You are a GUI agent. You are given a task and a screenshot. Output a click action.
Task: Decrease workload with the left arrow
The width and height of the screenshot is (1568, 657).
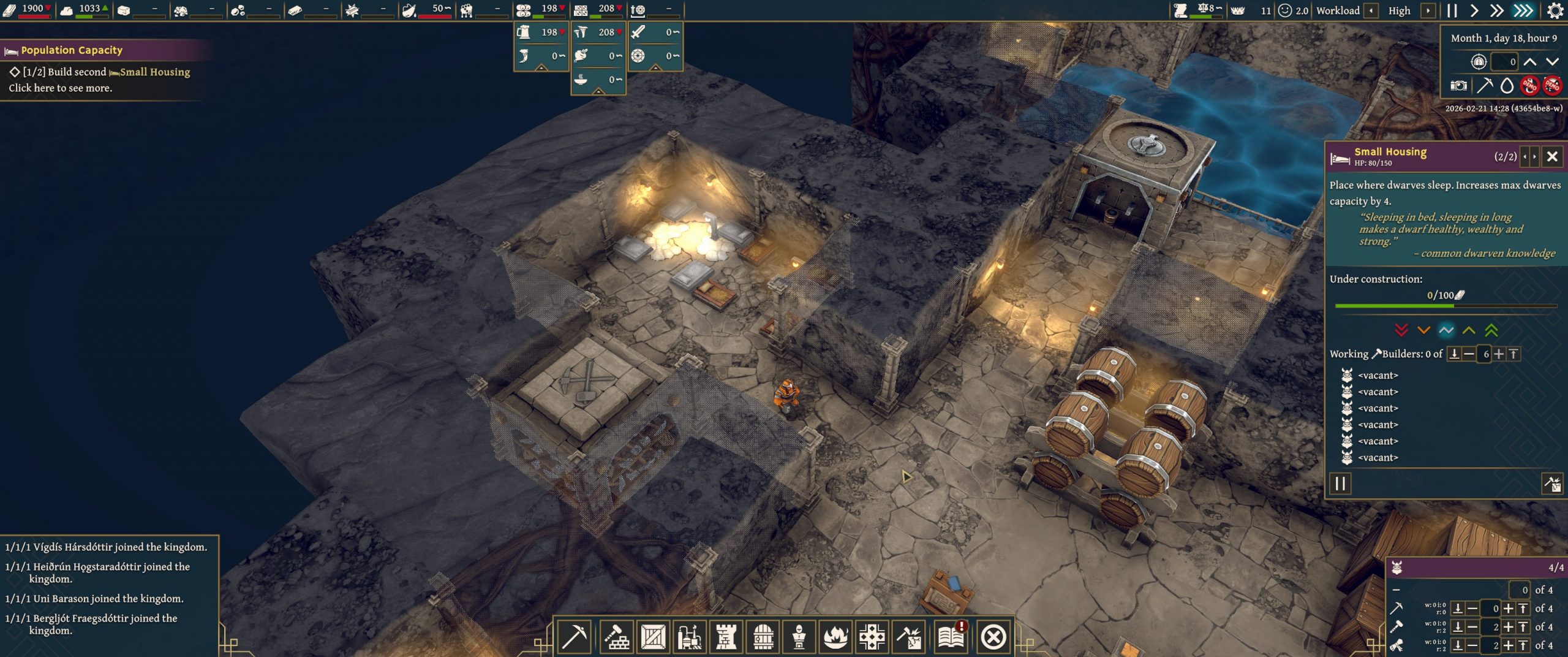(x=1371, y=10)
